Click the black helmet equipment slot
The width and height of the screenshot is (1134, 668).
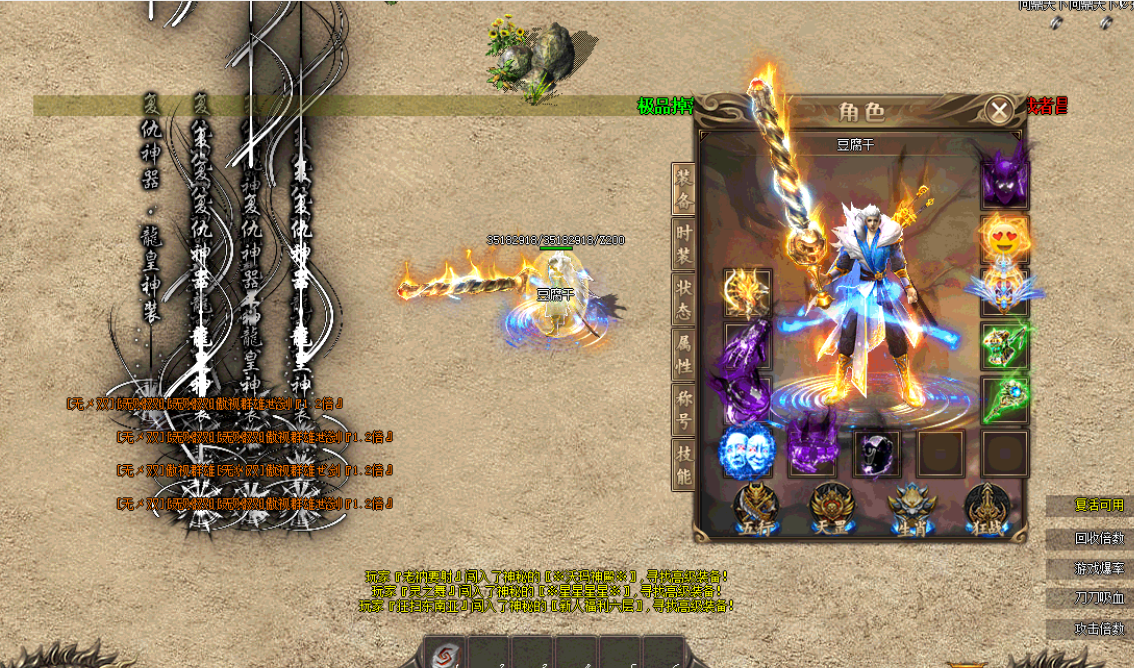point(877,454)
